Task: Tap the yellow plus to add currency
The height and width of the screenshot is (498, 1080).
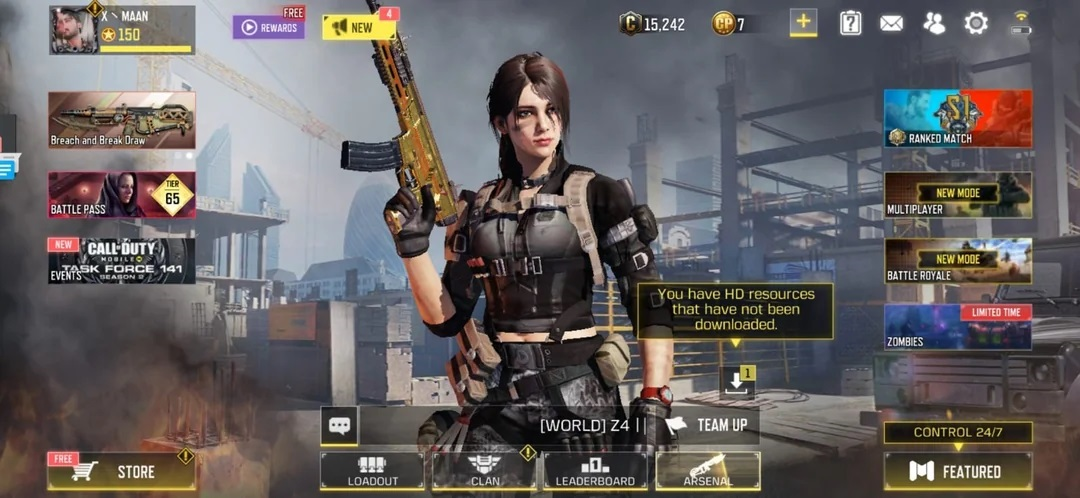Action: 803,22
